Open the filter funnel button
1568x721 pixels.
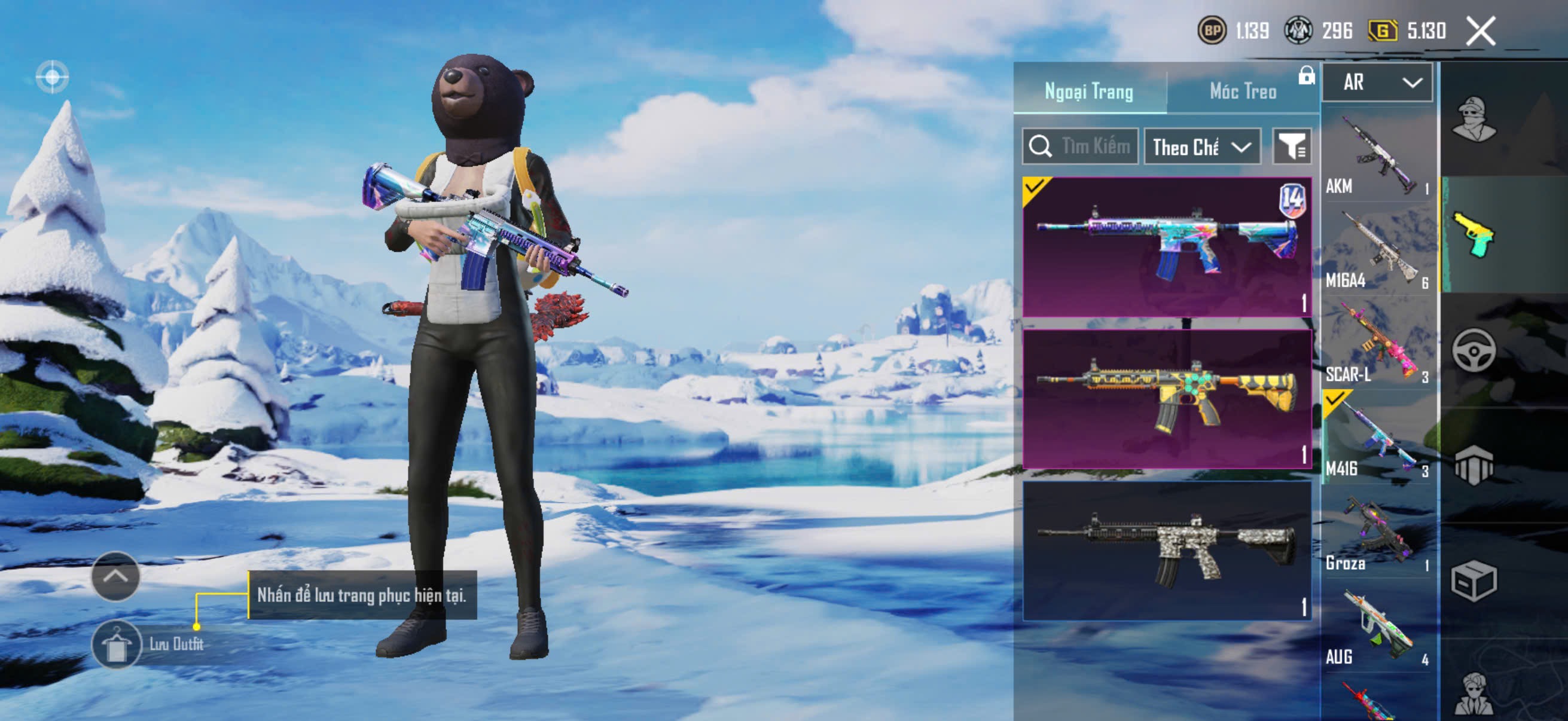(x=1291, y=146)
